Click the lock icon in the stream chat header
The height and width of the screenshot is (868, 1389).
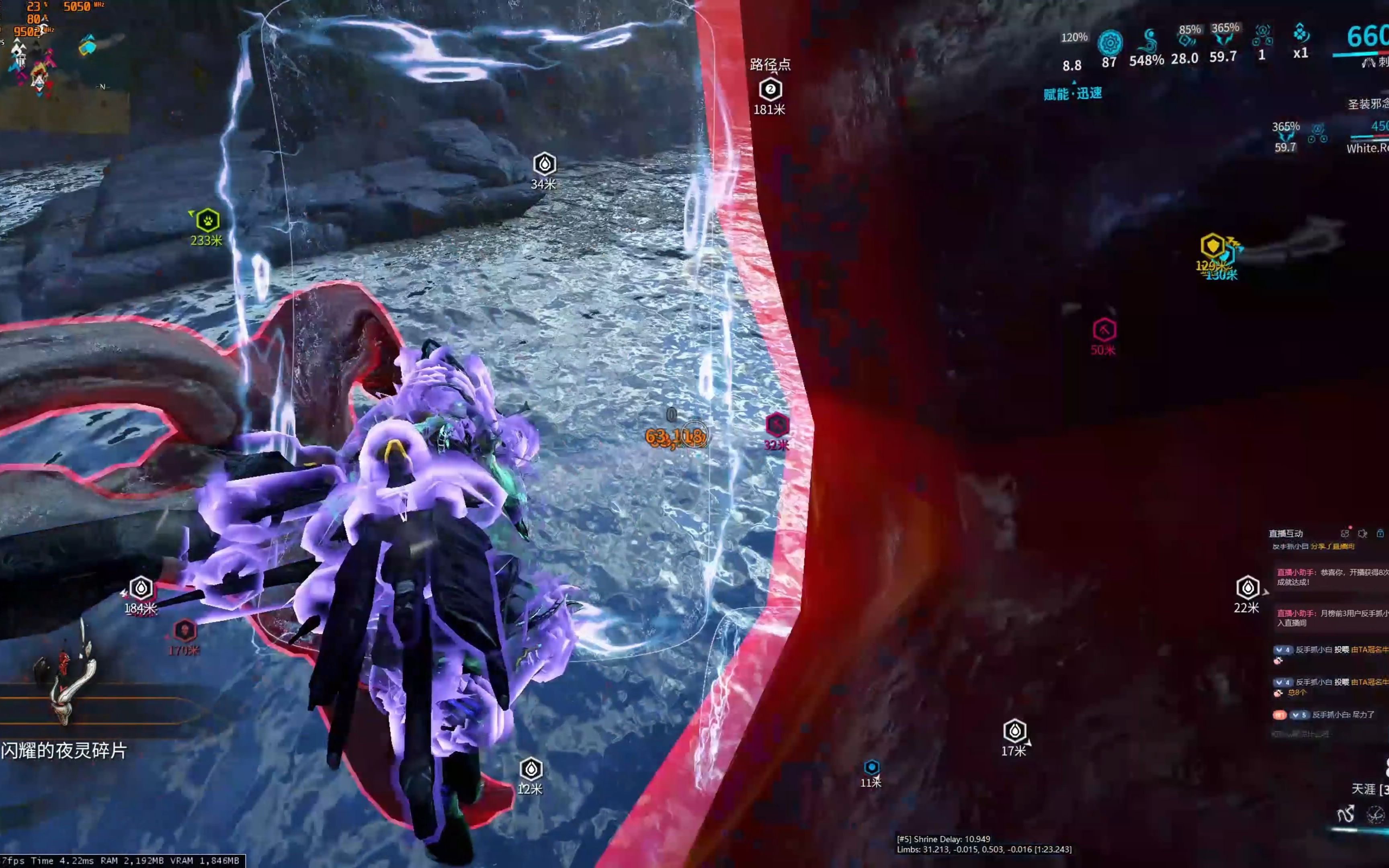(x=1380, y=533)
